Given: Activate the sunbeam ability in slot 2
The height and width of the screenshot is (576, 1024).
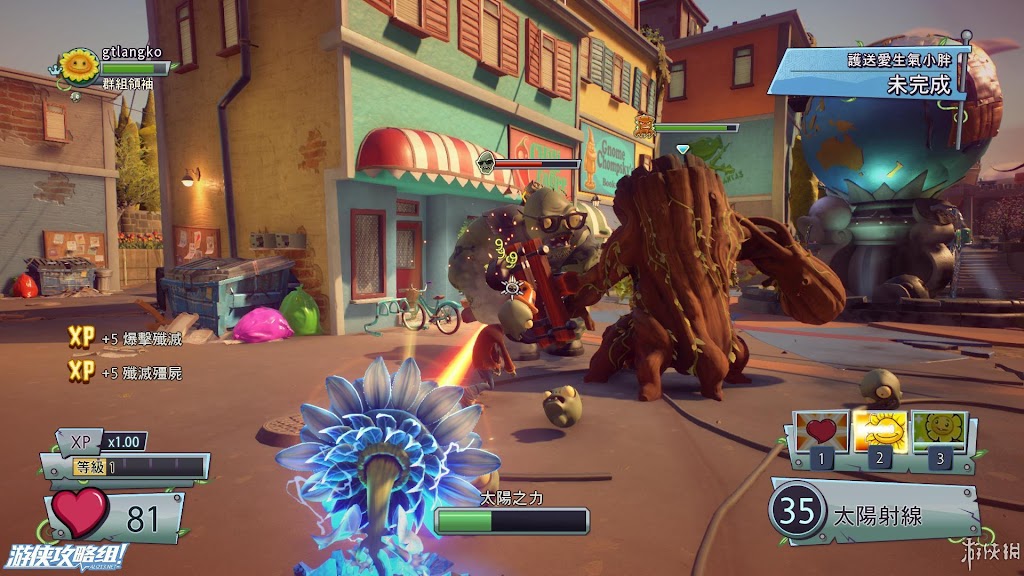Looking at the screenshot, I should coord(879,433).
